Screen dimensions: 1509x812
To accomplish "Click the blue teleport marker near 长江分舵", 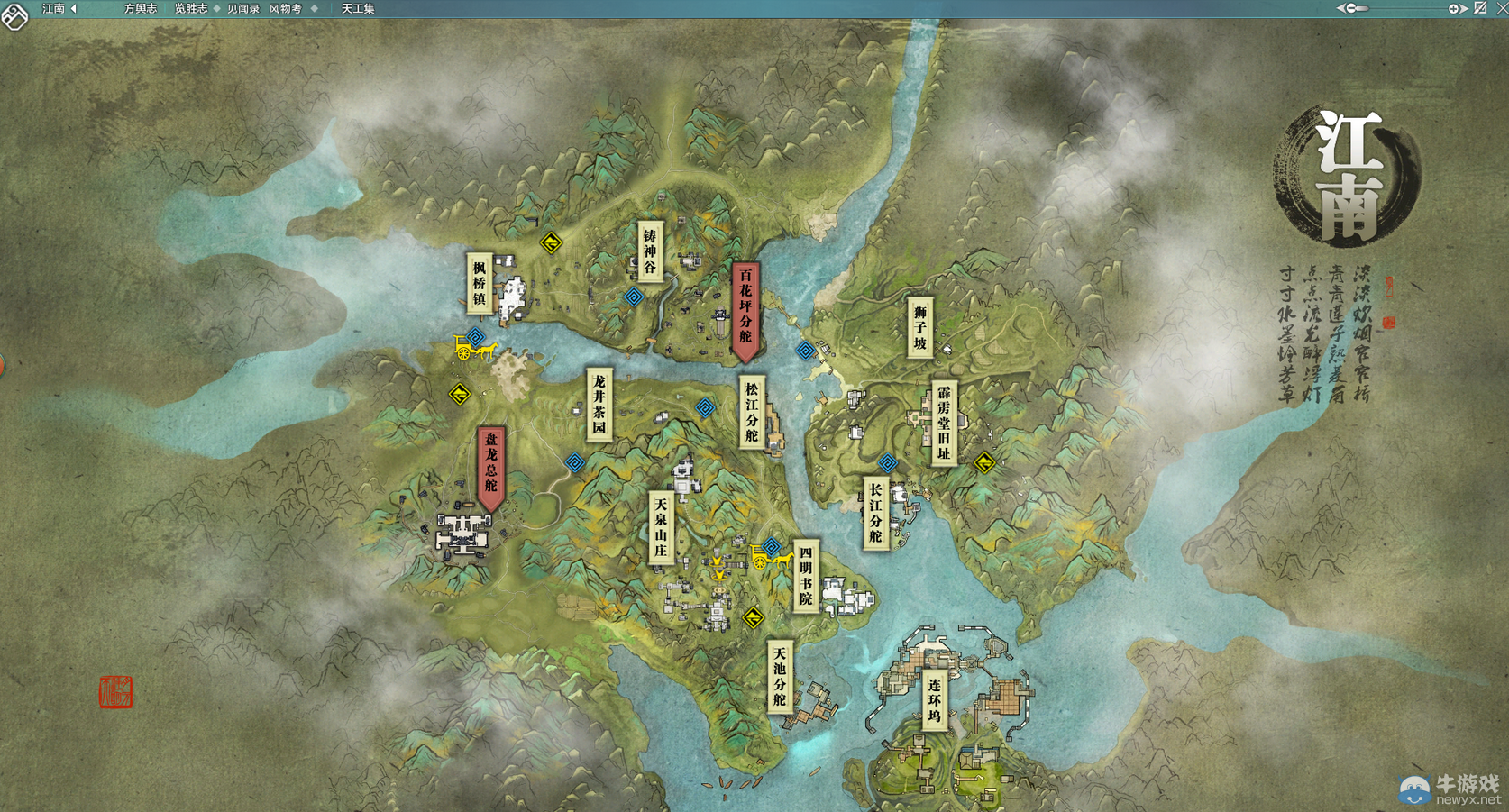I will (x=891, y=462).
